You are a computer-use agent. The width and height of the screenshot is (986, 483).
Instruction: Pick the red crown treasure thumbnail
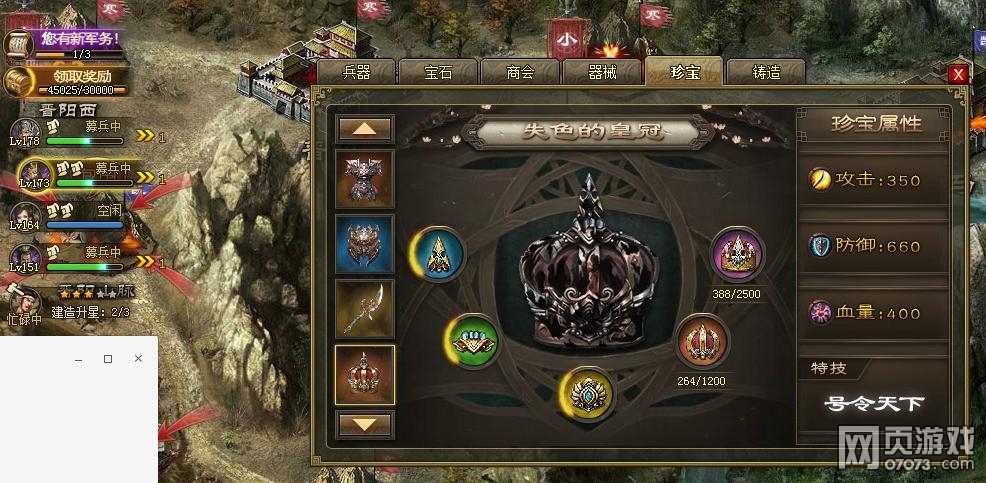coord(365,374)
